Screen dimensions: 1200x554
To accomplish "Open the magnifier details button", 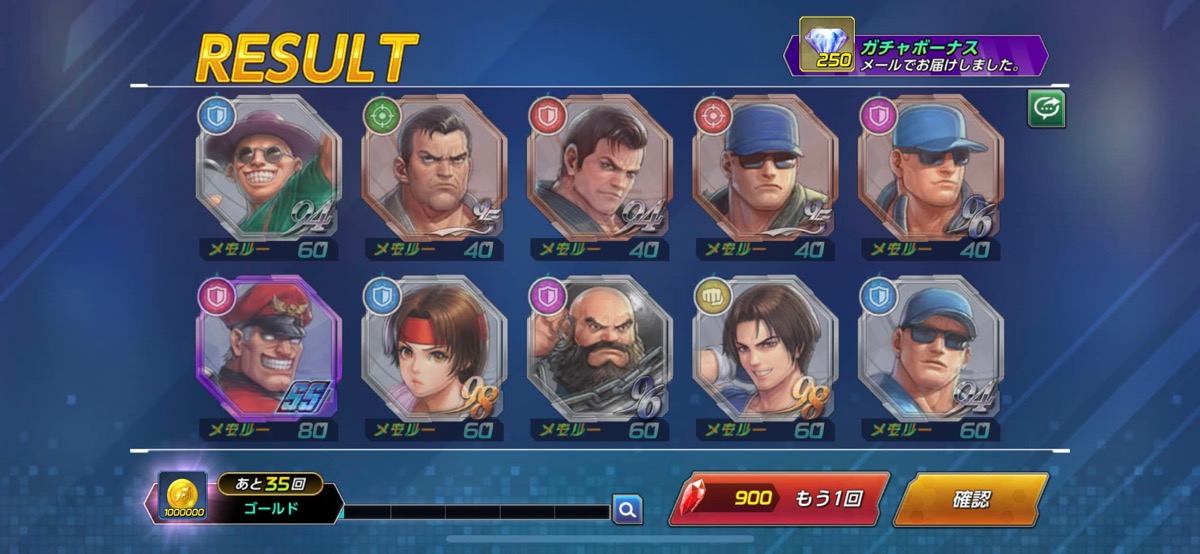I will tap(627, 510).
